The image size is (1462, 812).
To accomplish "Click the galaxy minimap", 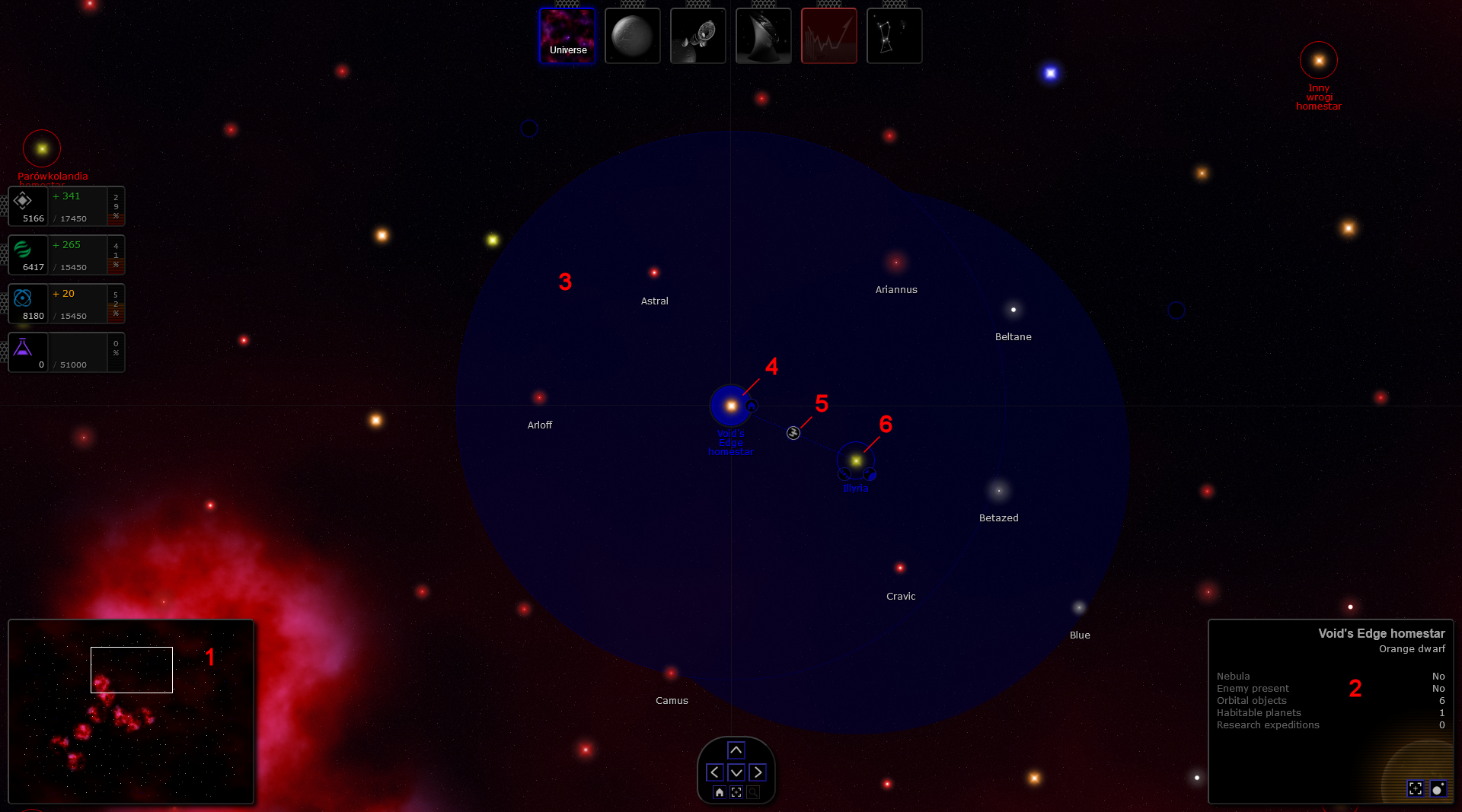I will [x=131, y=712].
